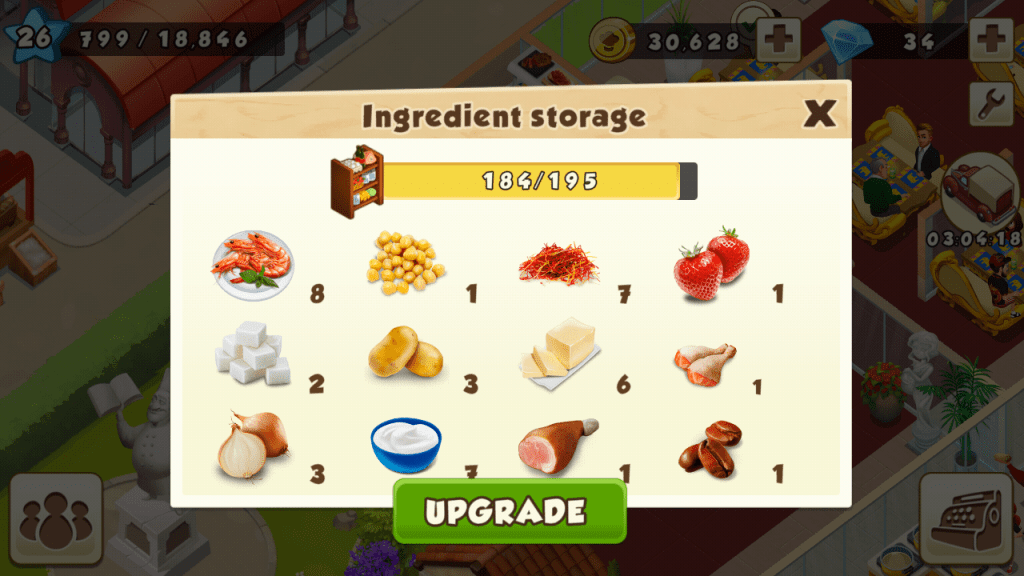Select the shrimp plate ingredient

pos(251,265)
